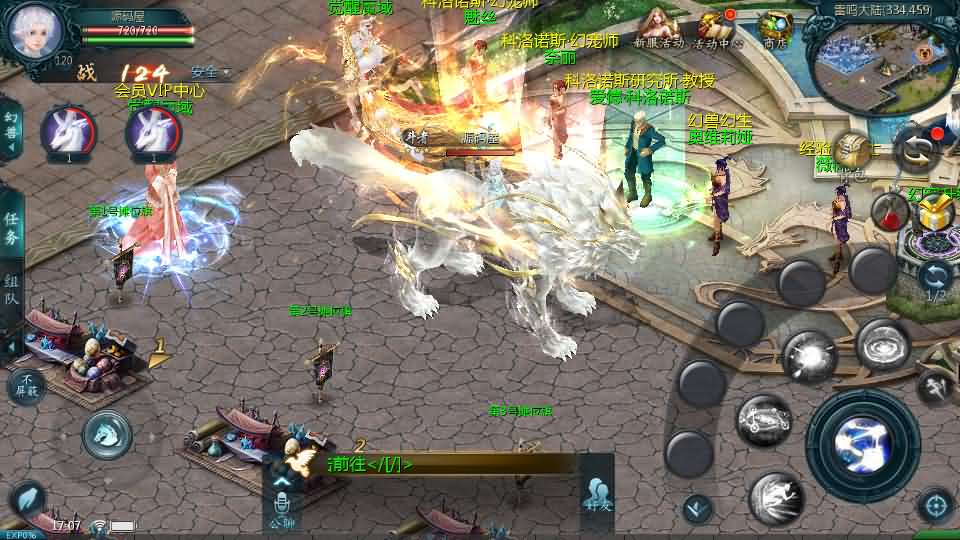Screen dimensions: 960x540
Task: Switch skill page with the 1/2 swap button
Action: [x=935, y=278]
